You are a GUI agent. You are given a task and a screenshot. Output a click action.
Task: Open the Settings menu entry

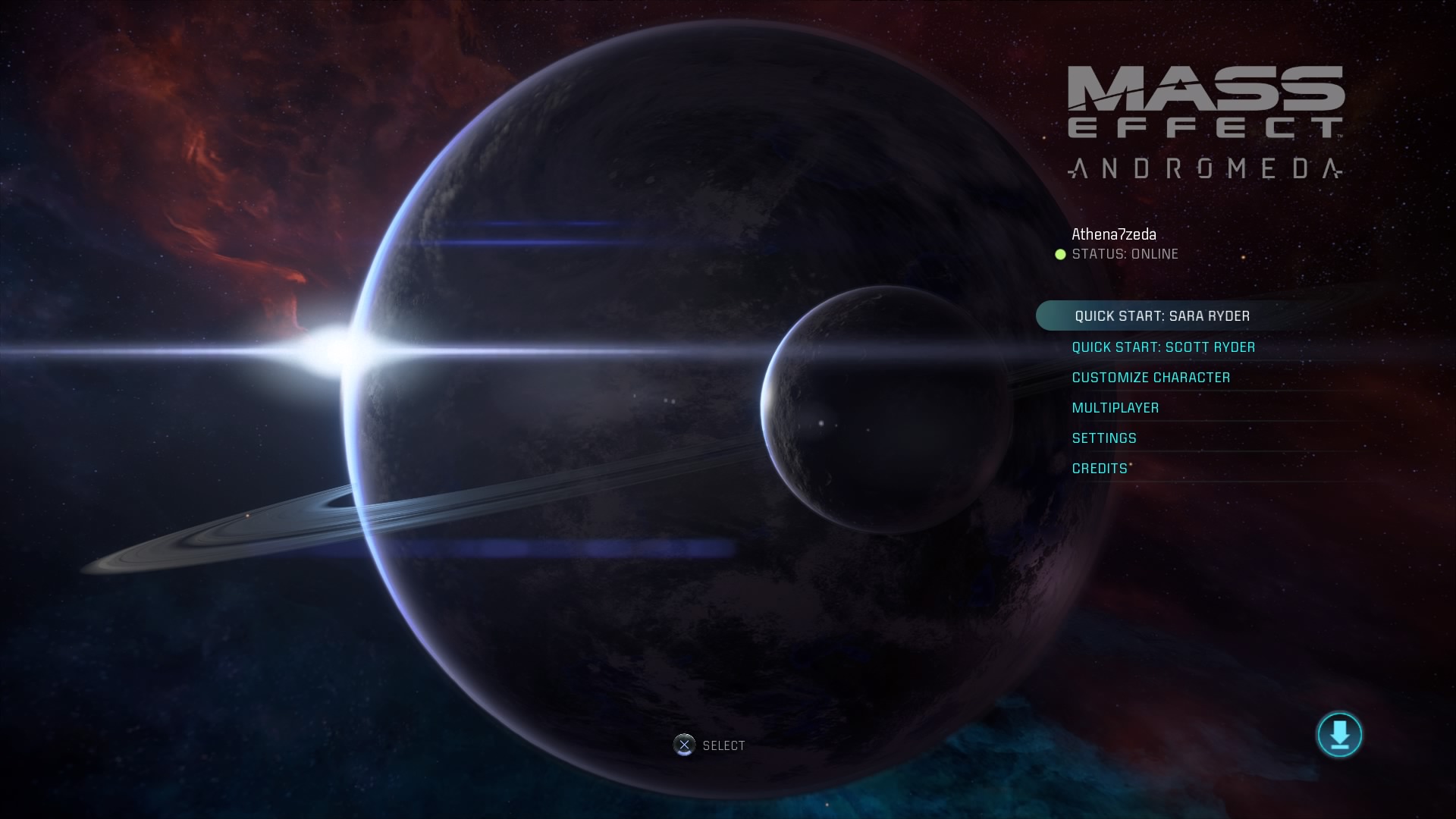point(1103,438)
